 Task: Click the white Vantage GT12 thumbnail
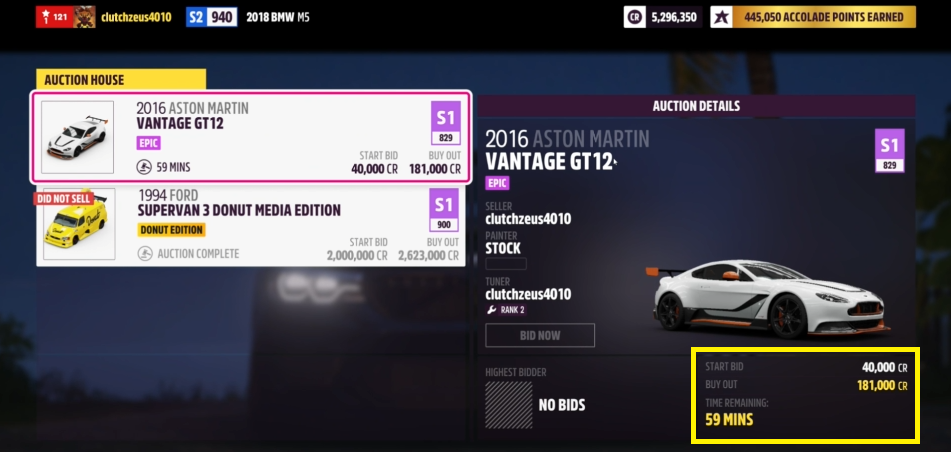pyautogui.click(x=79, y=138)
